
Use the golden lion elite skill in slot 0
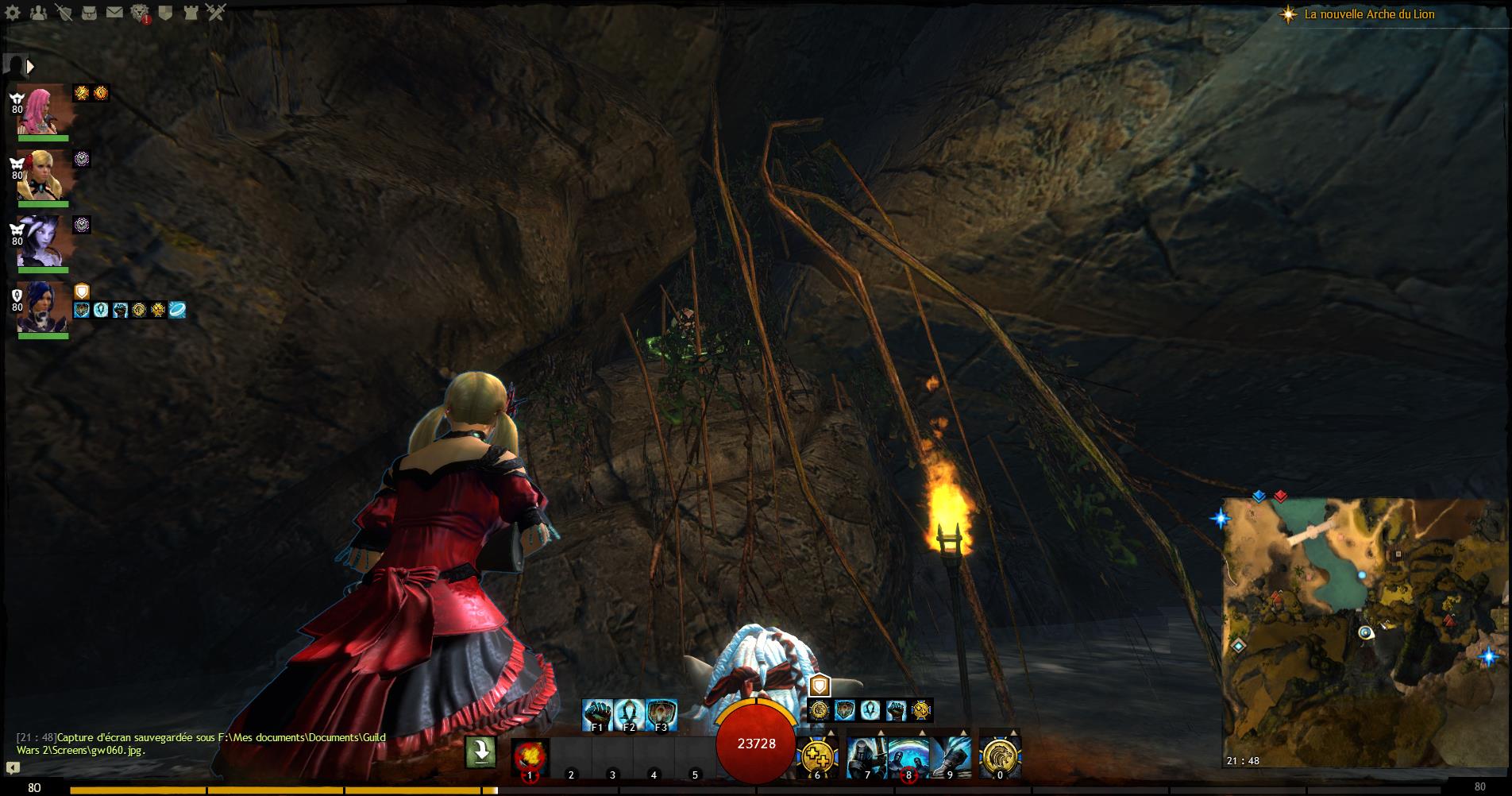tap(1000, 755)
